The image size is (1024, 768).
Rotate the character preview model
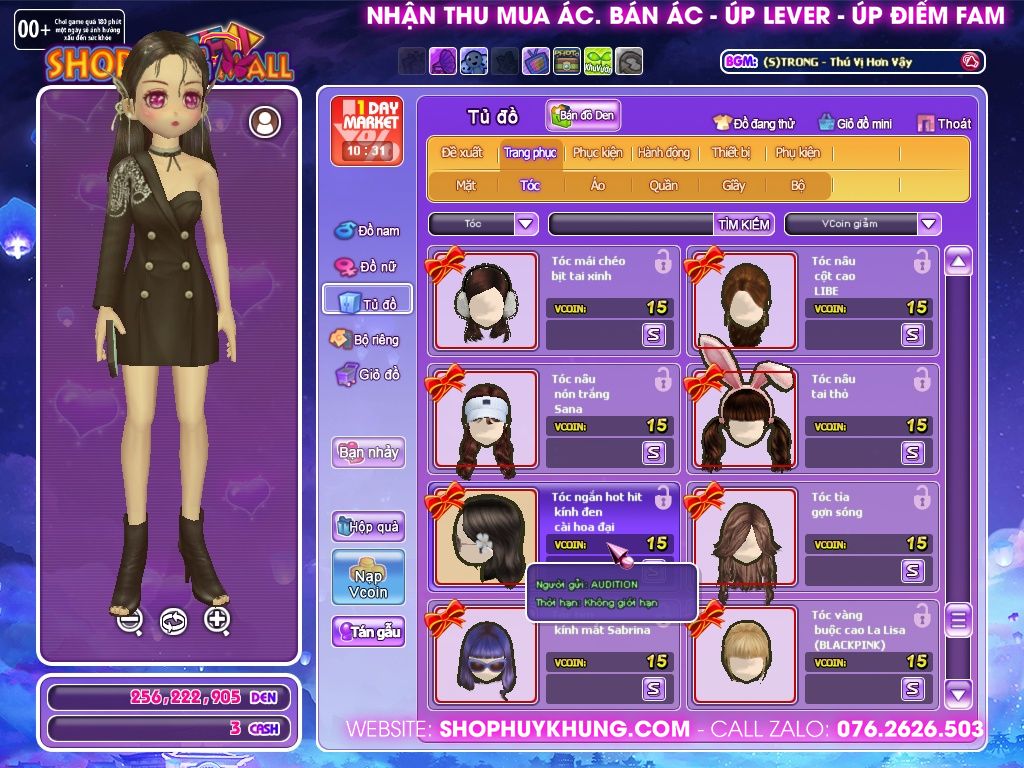coord(173,621)
